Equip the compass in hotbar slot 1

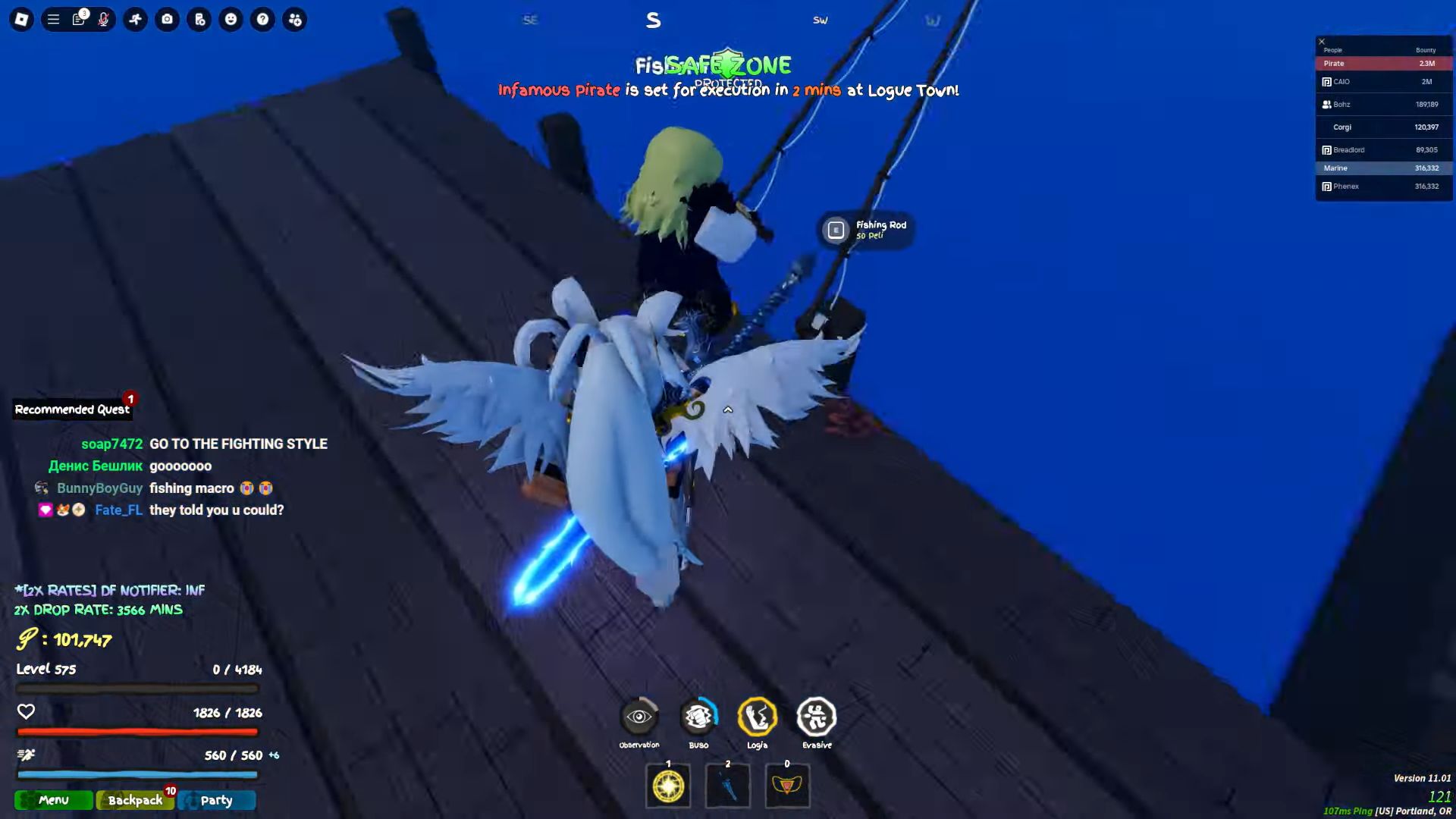(667, 786)
